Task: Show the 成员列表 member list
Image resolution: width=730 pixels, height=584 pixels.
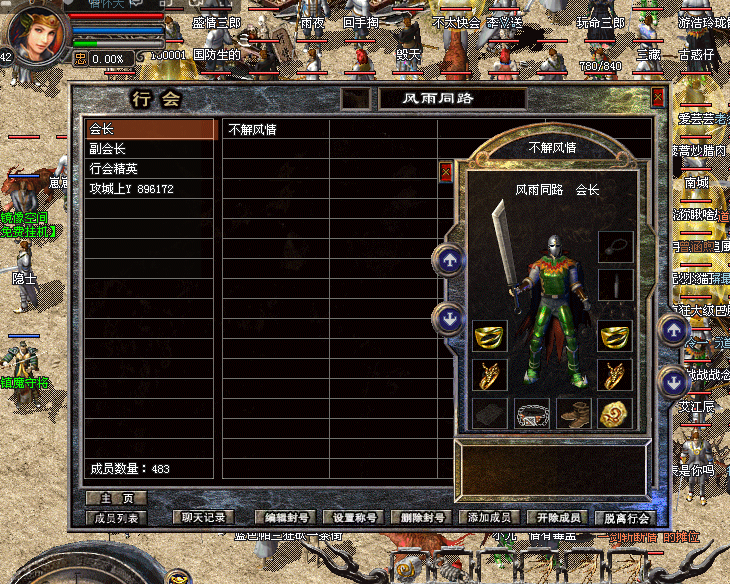Action: pyautogui.click(x=118, y=518)
